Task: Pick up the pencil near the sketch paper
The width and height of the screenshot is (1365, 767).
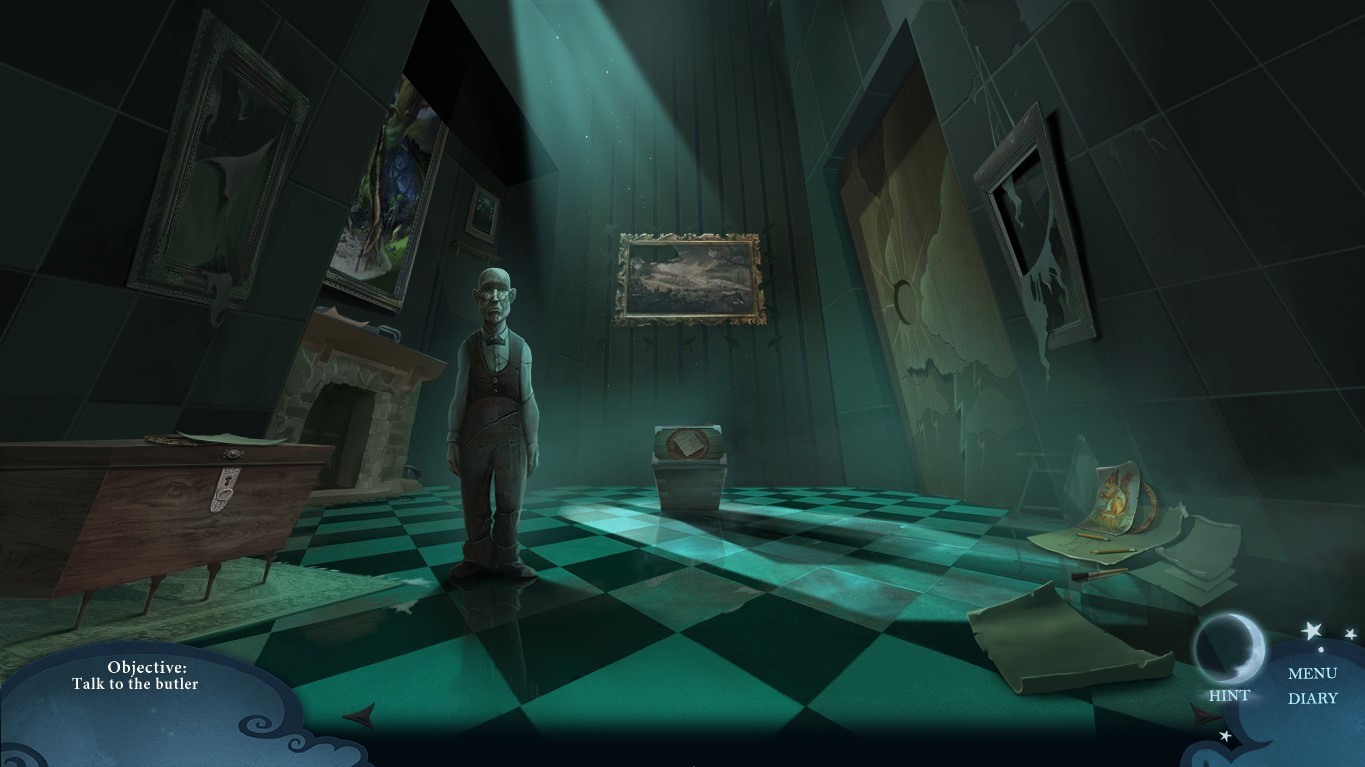Action: coord(1112,550)
